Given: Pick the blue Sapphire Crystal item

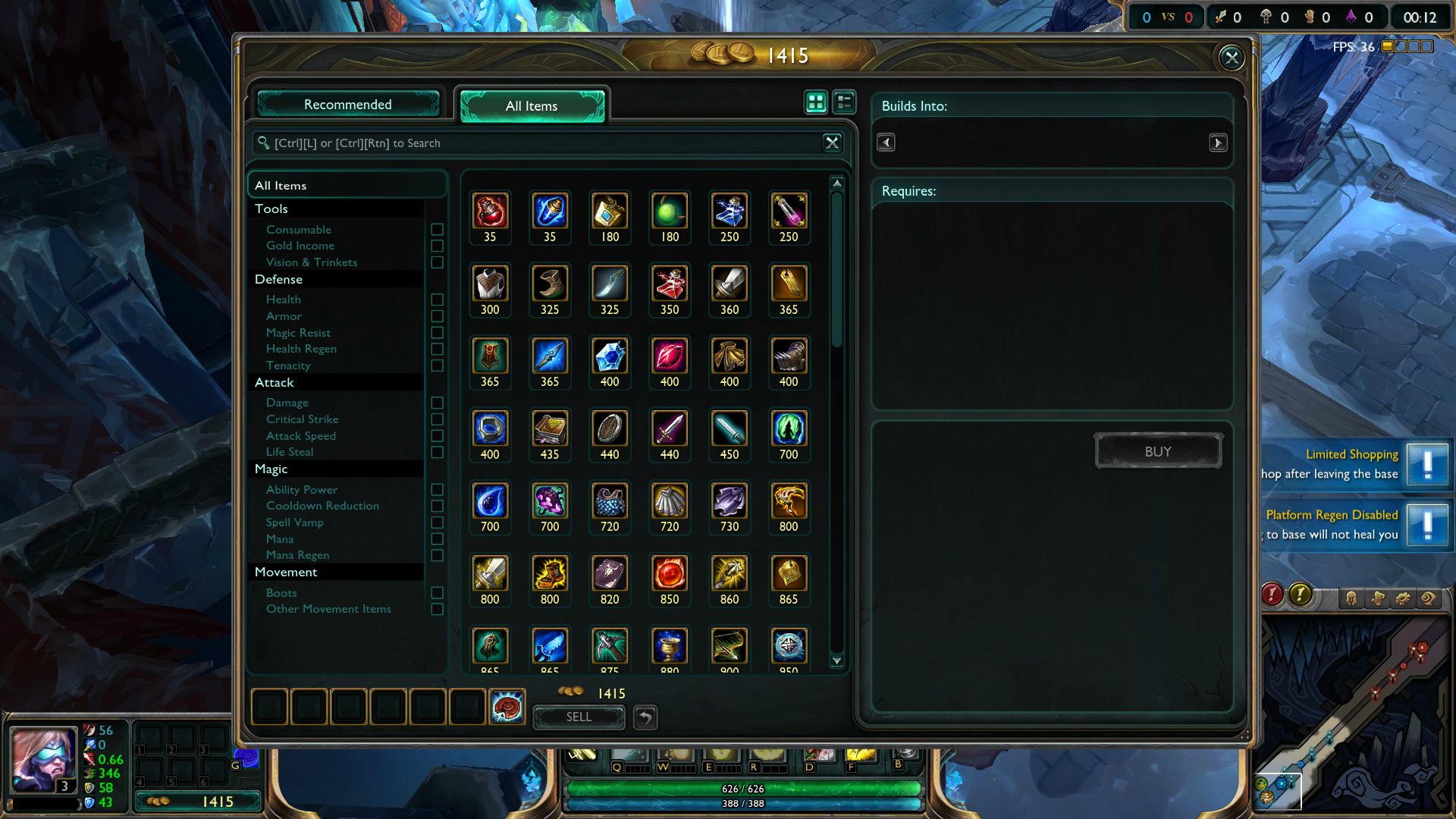Looking at the screenshot, I should click(610, 356).
